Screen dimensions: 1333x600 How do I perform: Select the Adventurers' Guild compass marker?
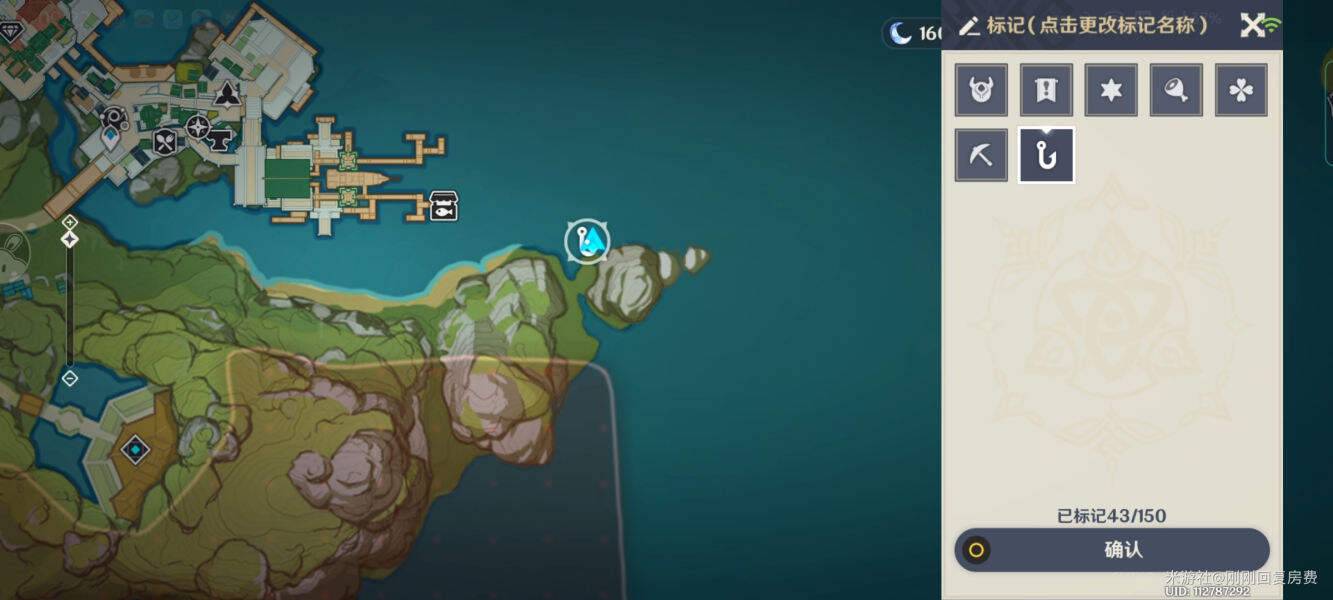point(198,127)
